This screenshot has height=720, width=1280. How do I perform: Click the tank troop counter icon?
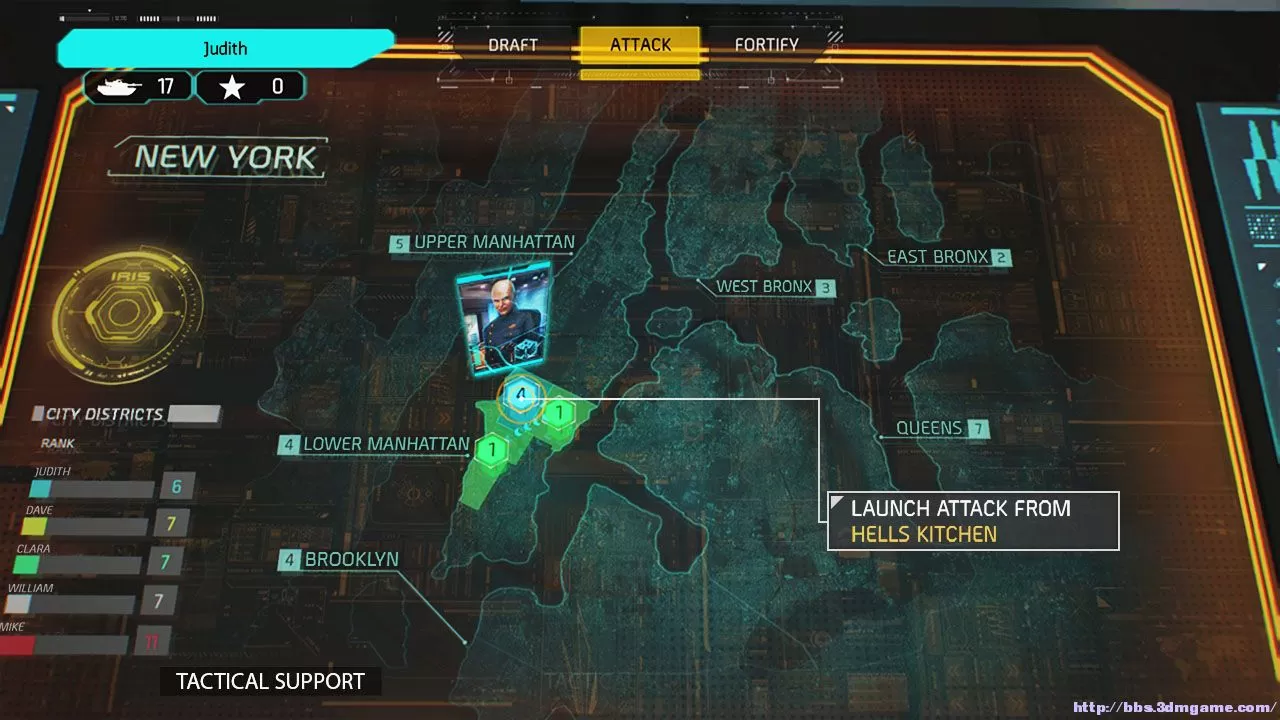click(119, 86)
